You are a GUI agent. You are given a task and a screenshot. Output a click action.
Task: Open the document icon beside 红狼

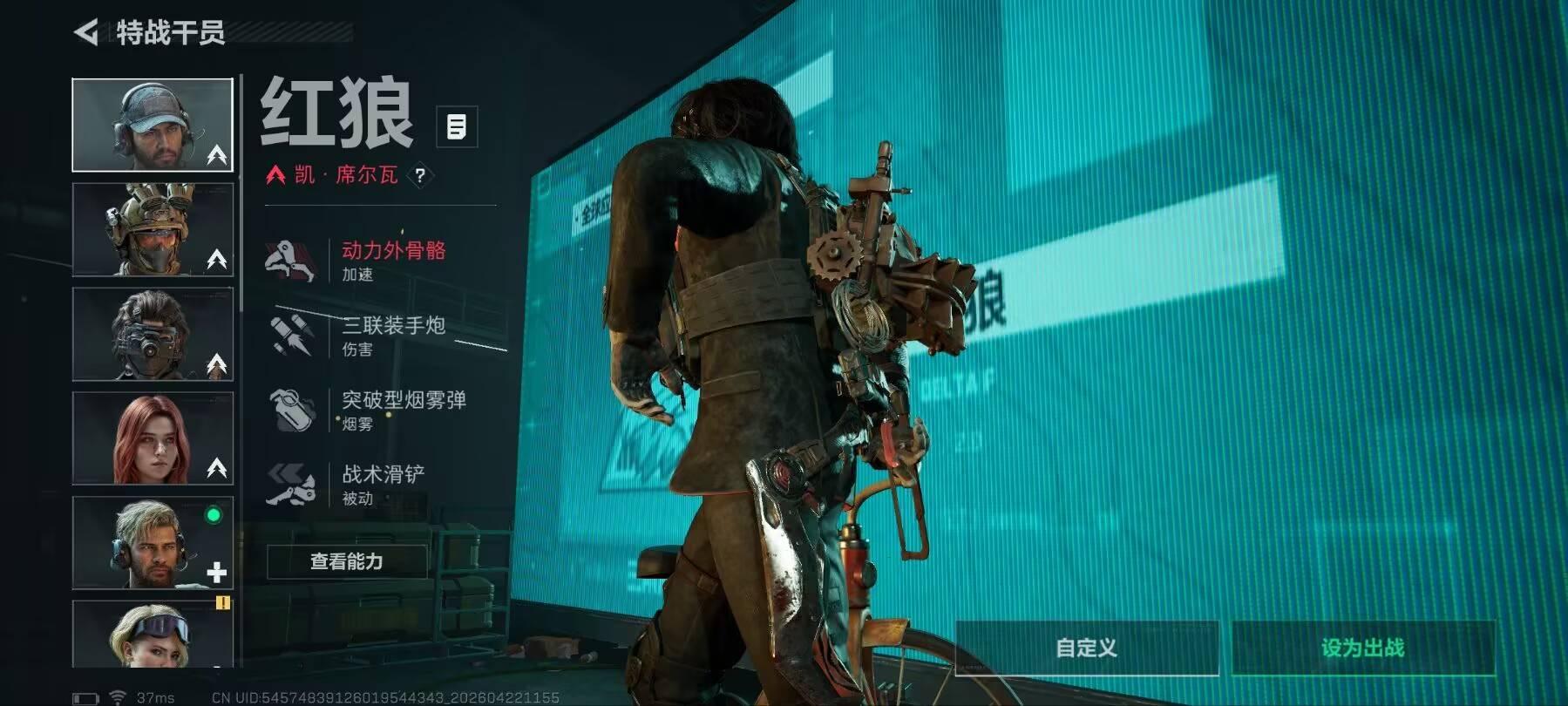click(x=456, y=127)
